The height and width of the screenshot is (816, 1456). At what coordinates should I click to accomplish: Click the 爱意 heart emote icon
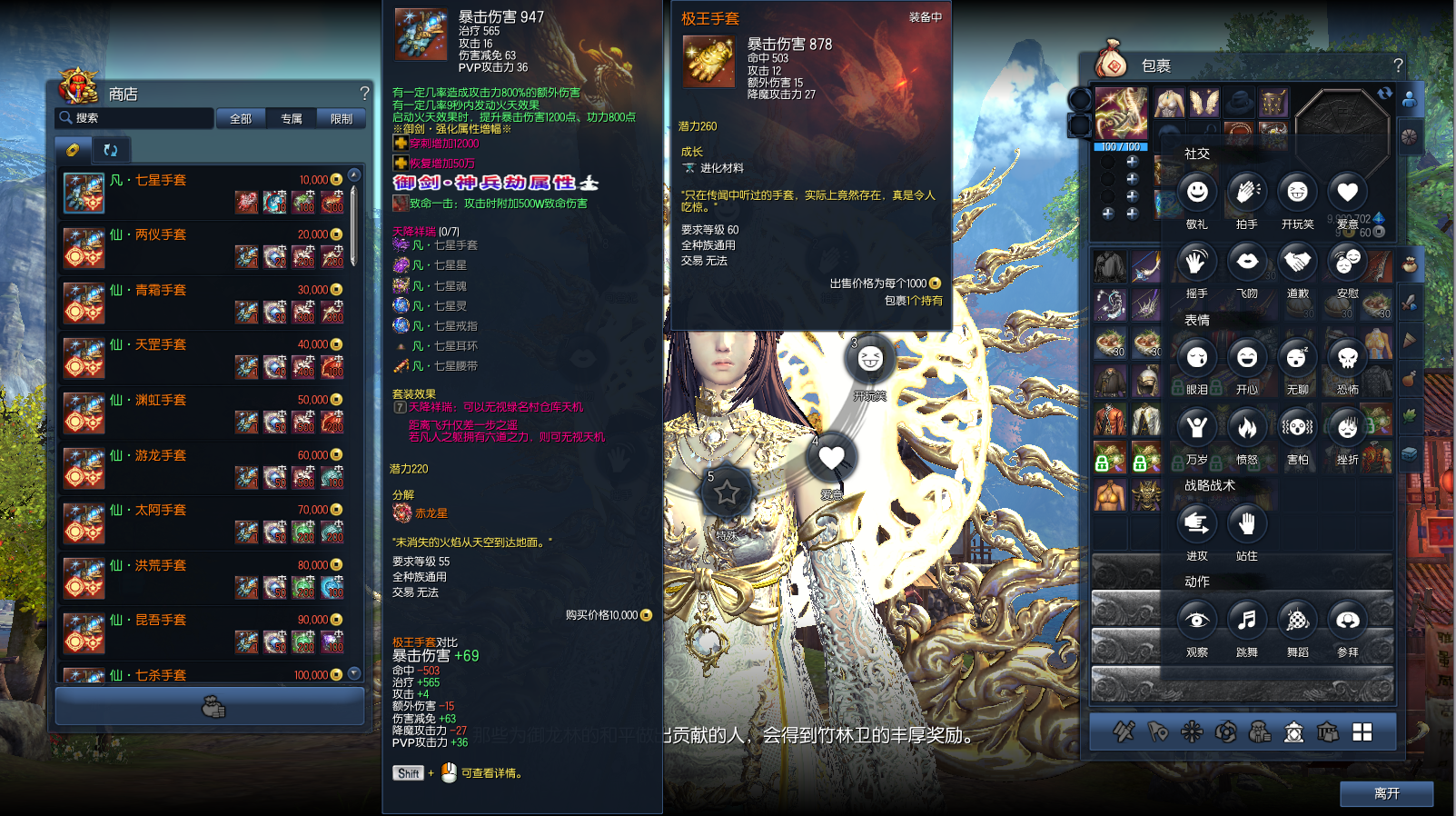coord(1348,192)
